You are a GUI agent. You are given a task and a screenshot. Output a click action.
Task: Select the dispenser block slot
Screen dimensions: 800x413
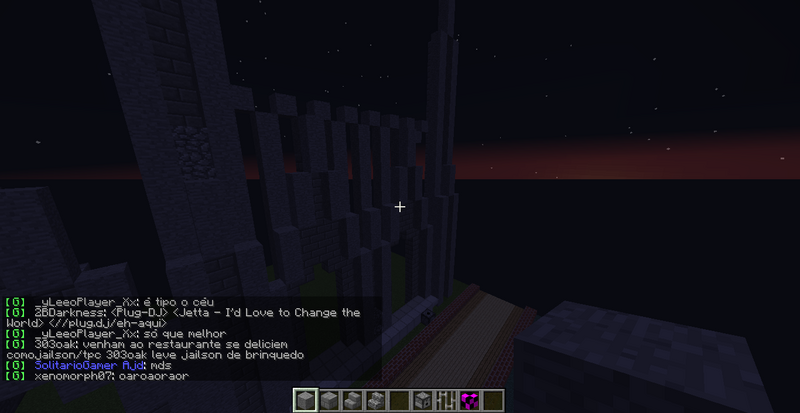422,400
